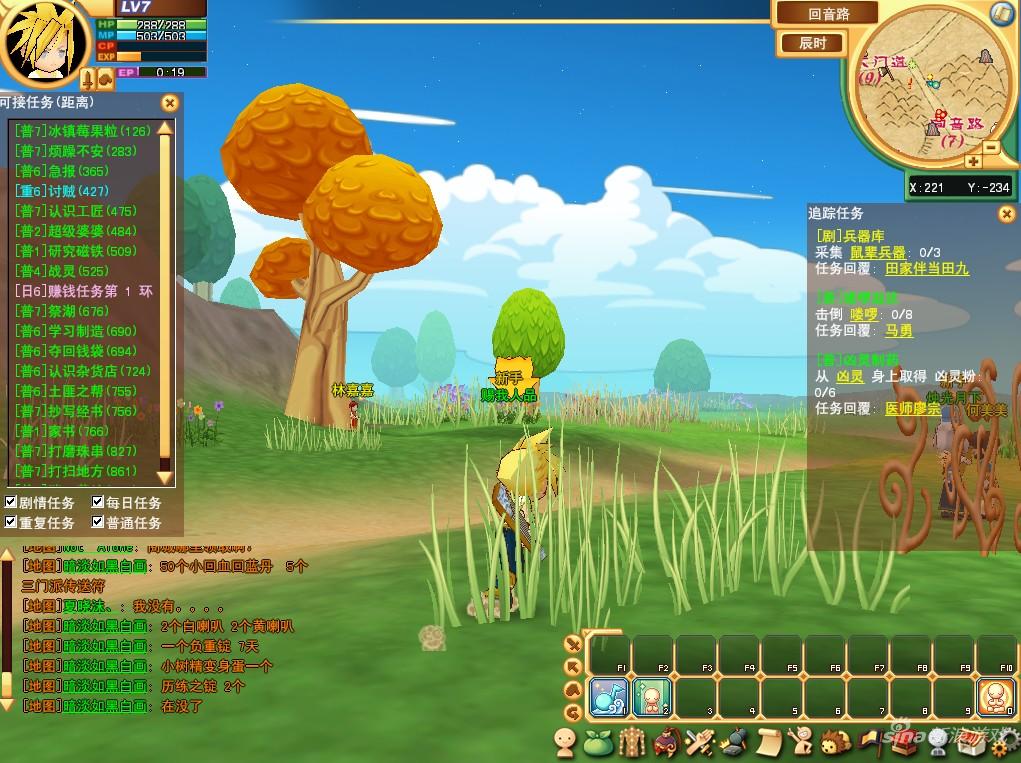The width and height of the screenshot is (1021, 763).
Task: Uncheck the 重复任务 checkbox
Action: pyautogui.click(x=11, y=522)
